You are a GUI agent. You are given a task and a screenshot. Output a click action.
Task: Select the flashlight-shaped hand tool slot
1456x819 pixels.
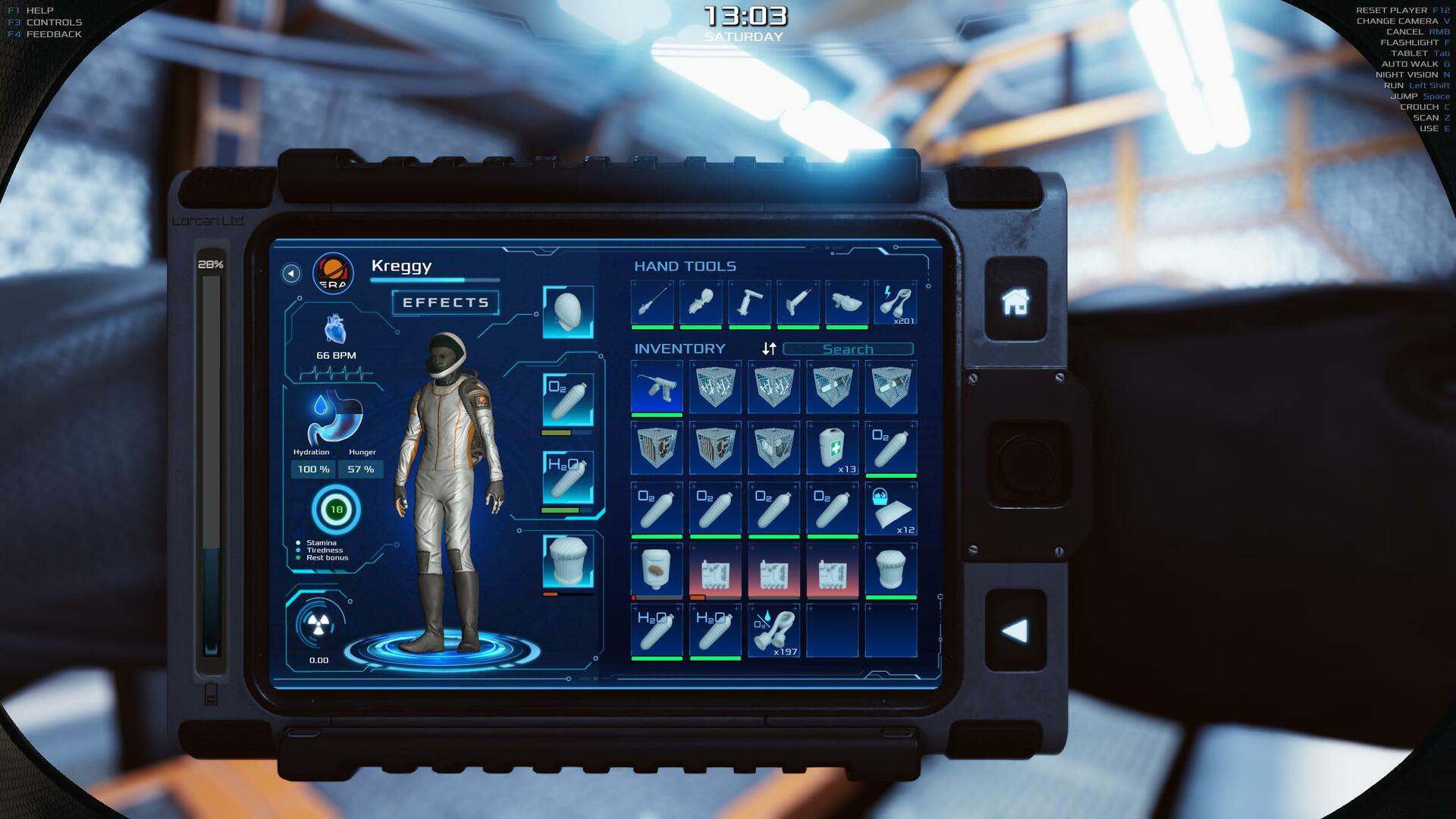point(700,303)
